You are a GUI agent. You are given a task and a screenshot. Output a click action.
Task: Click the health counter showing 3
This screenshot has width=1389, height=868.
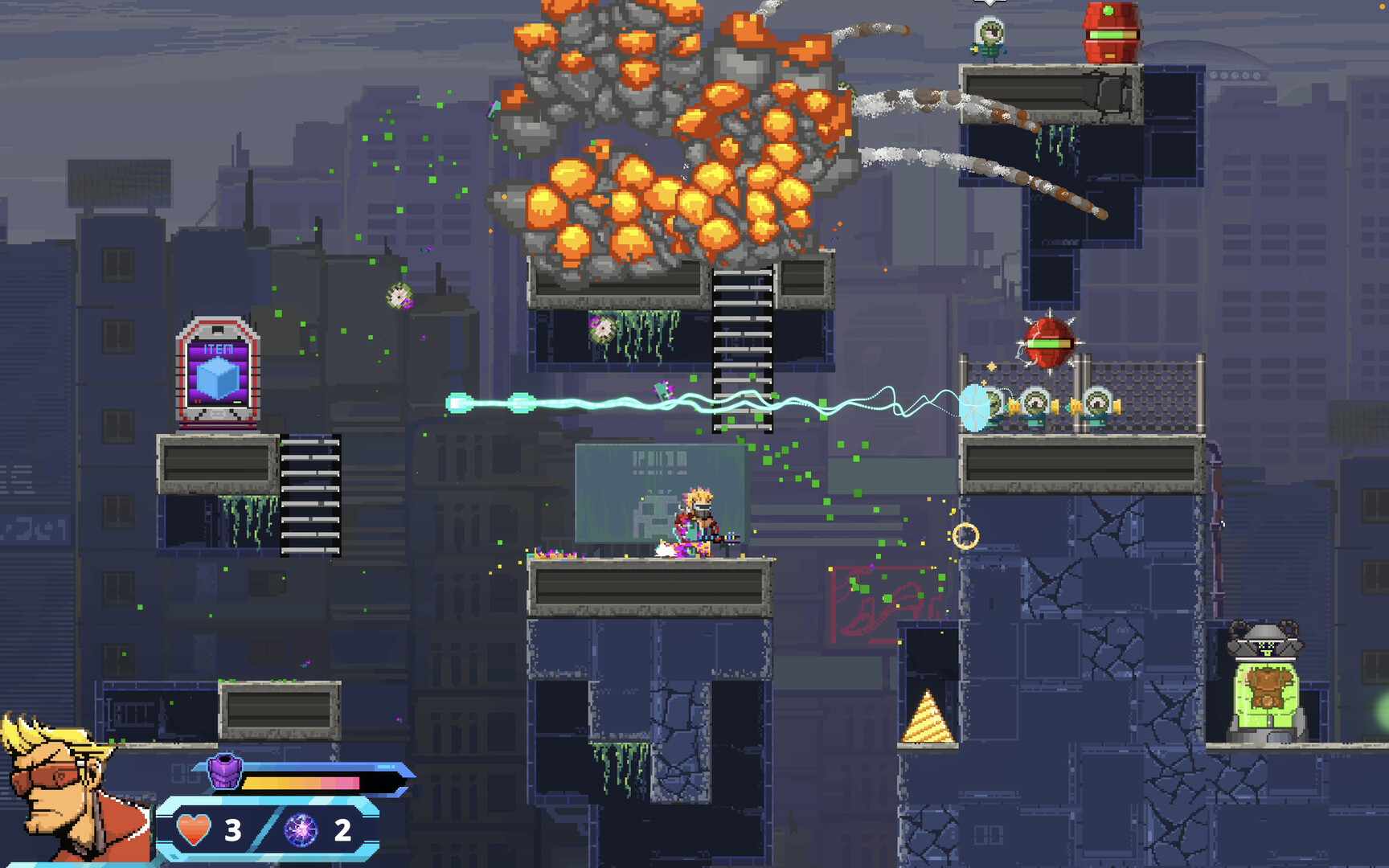coord(233,829)
